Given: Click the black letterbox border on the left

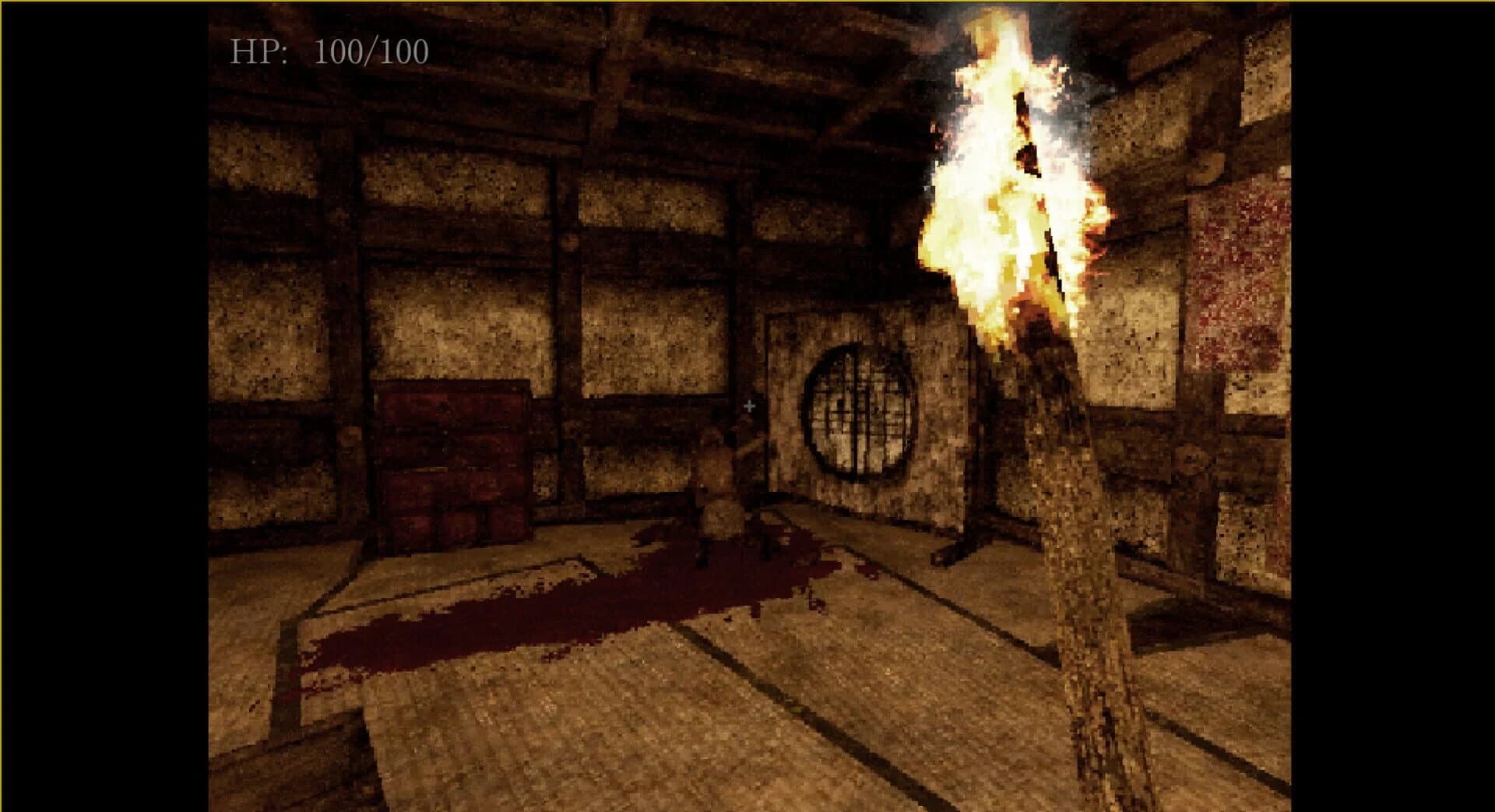Looking at the screenshot, I should click(x=101, y=405).
